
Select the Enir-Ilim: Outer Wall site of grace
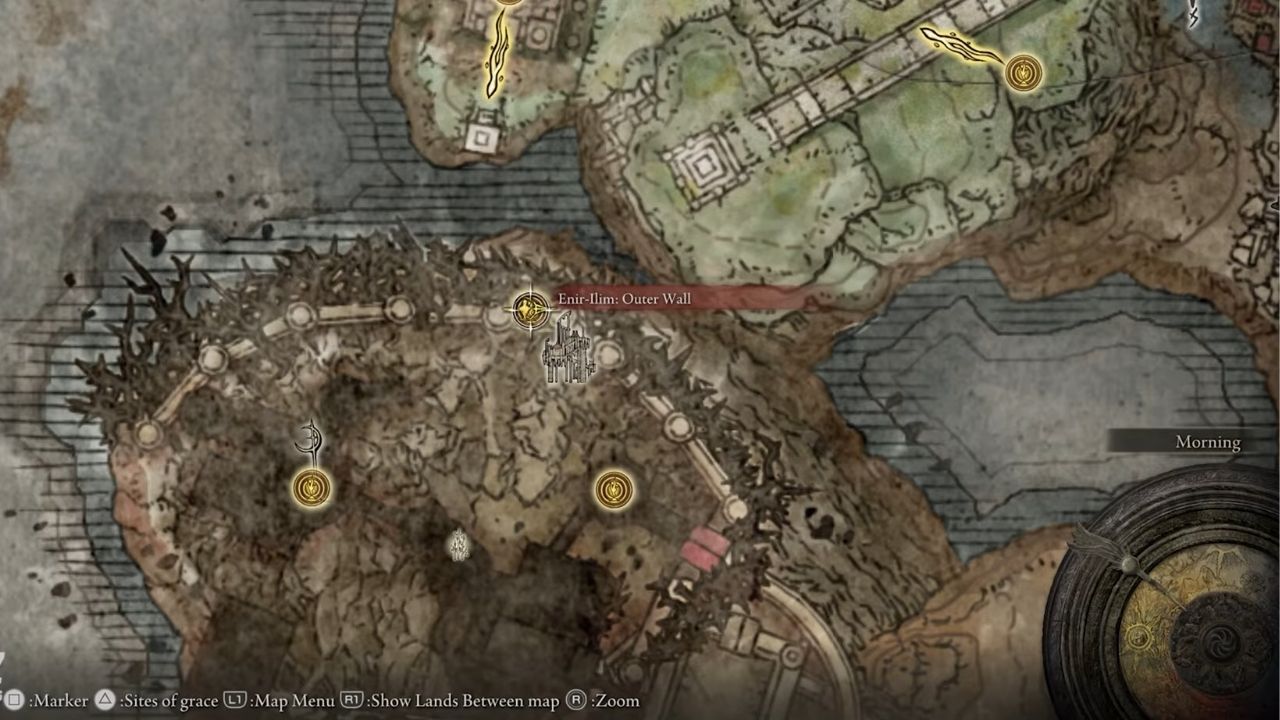coord(529,309)
